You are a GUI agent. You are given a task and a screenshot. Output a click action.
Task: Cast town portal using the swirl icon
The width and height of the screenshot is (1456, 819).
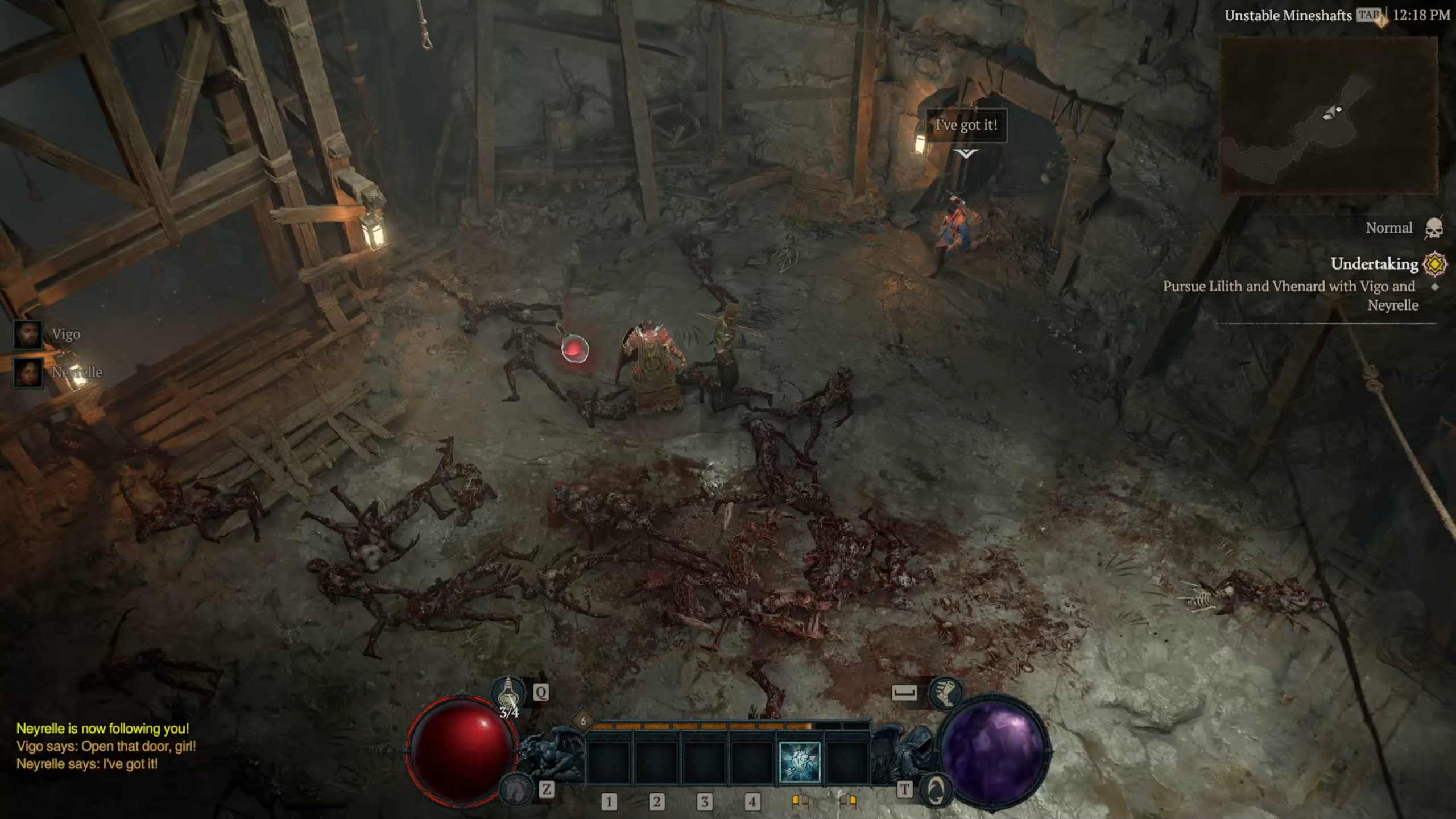point(935,789)
